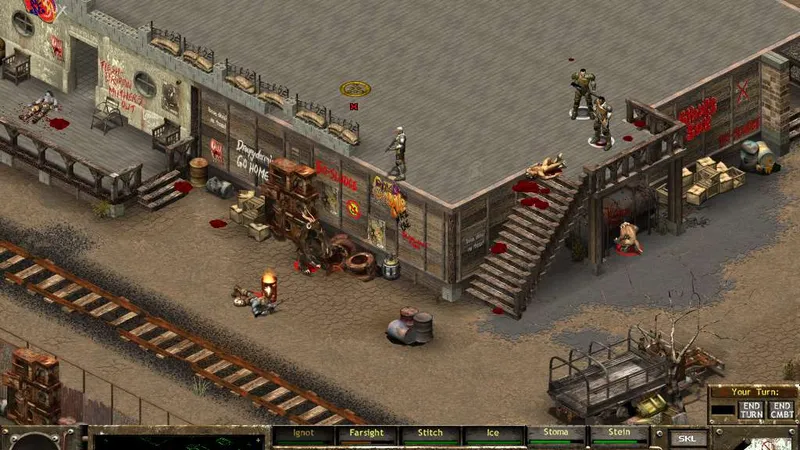This screenshot has width=800, height=450.
Task: Click the End Turn button
Action: coord(750,409)
